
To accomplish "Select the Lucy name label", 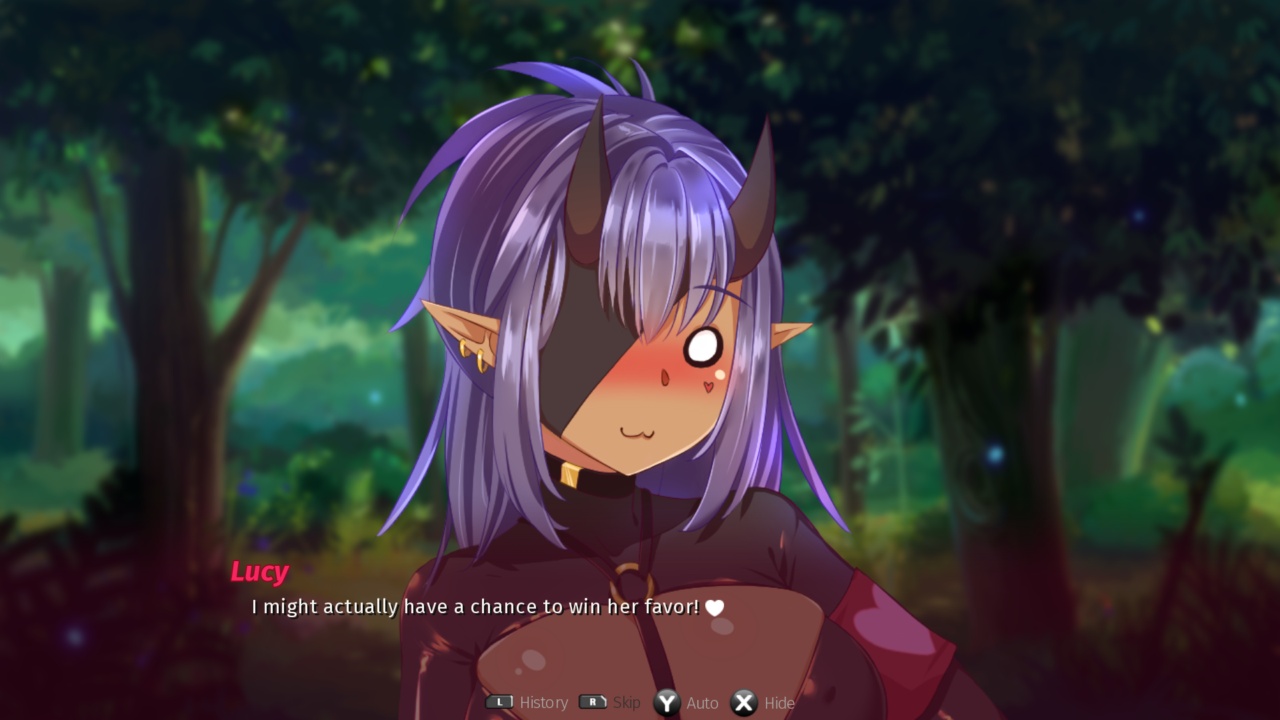I will tap(261, 572).
